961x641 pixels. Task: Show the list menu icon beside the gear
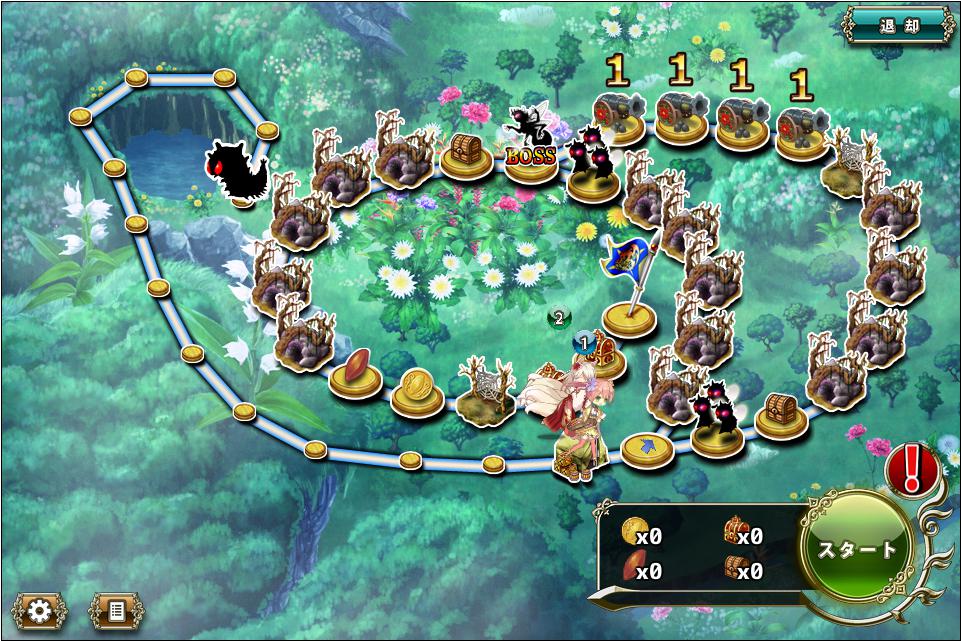[x=115, y=609]
